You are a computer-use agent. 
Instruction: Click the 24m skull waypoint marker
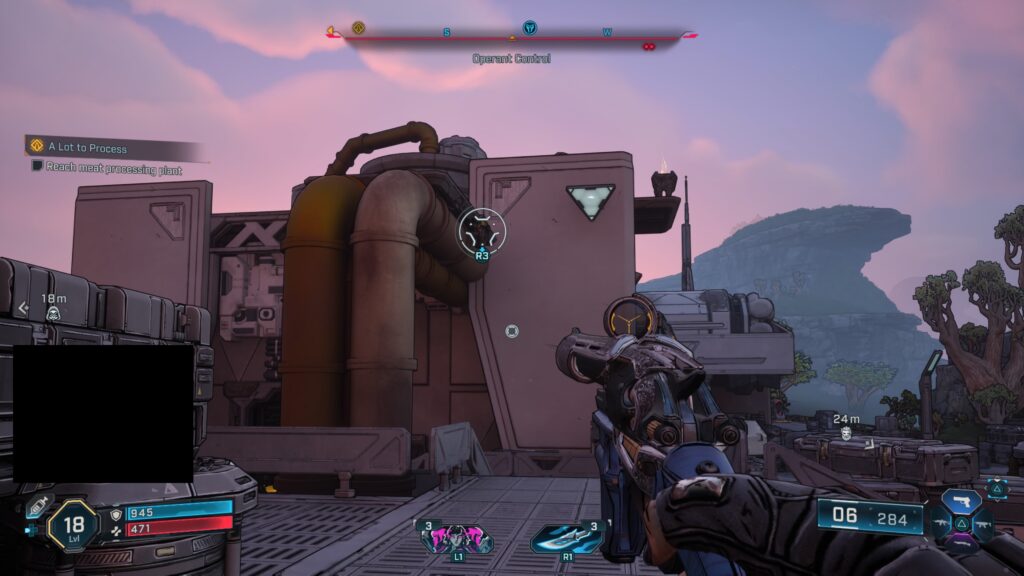coord(846,432)
